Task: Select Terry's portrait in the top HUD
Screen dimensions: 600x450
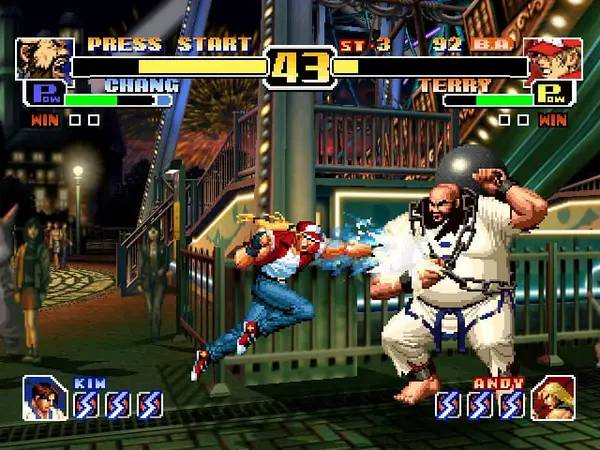Action: coord(553,59)
